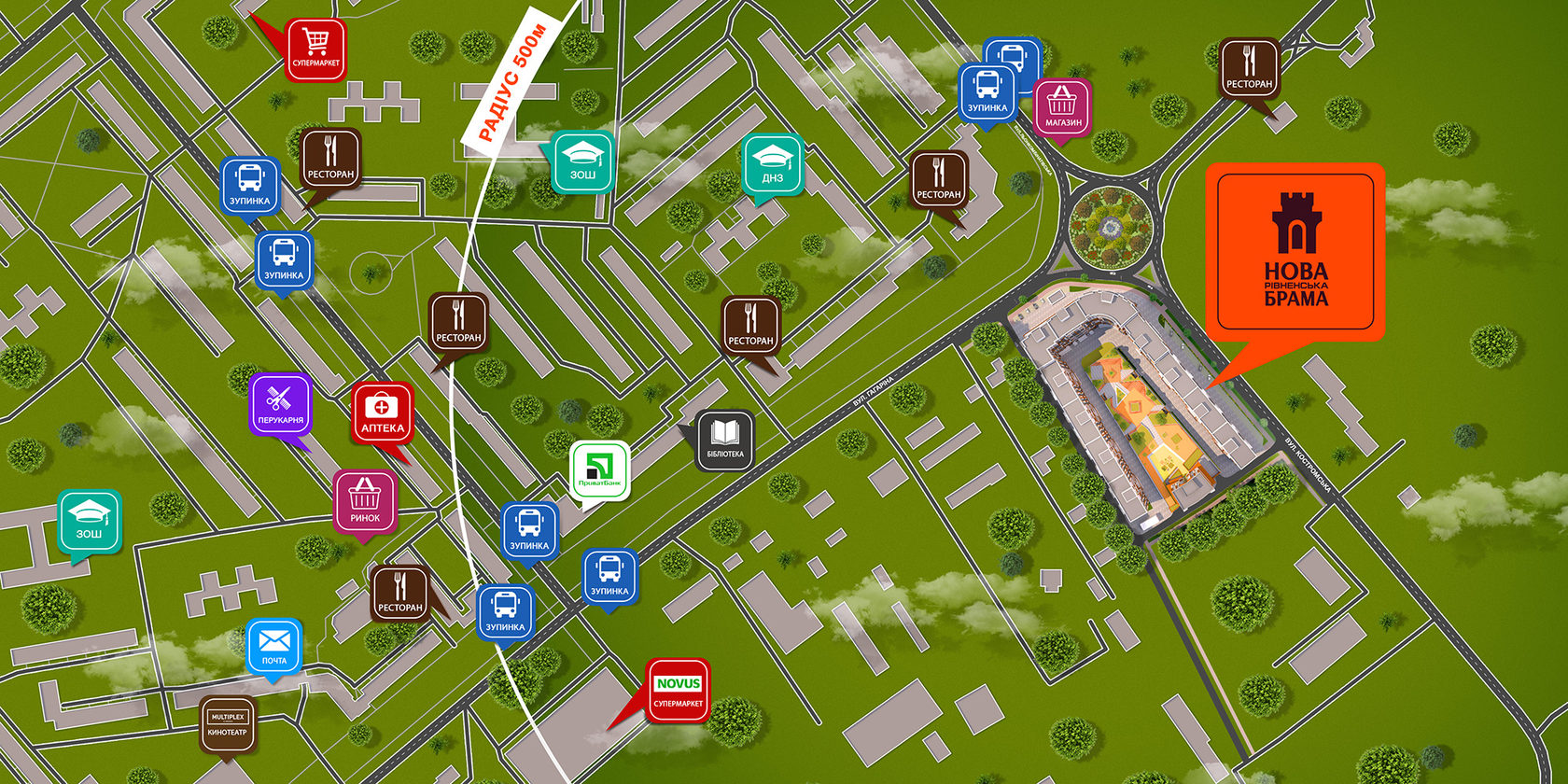
Task: Select the ПриватБанк bank marker
Action: [600, 471]
